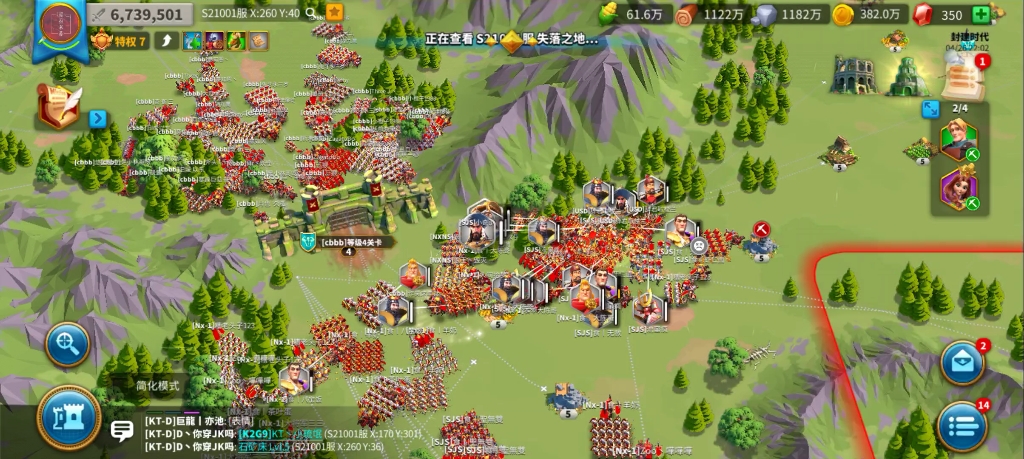The width and height of the screenshot is (1024, 459).
Task: Select the red-haired female commander march portrait
Action: (x=958, y=188)
